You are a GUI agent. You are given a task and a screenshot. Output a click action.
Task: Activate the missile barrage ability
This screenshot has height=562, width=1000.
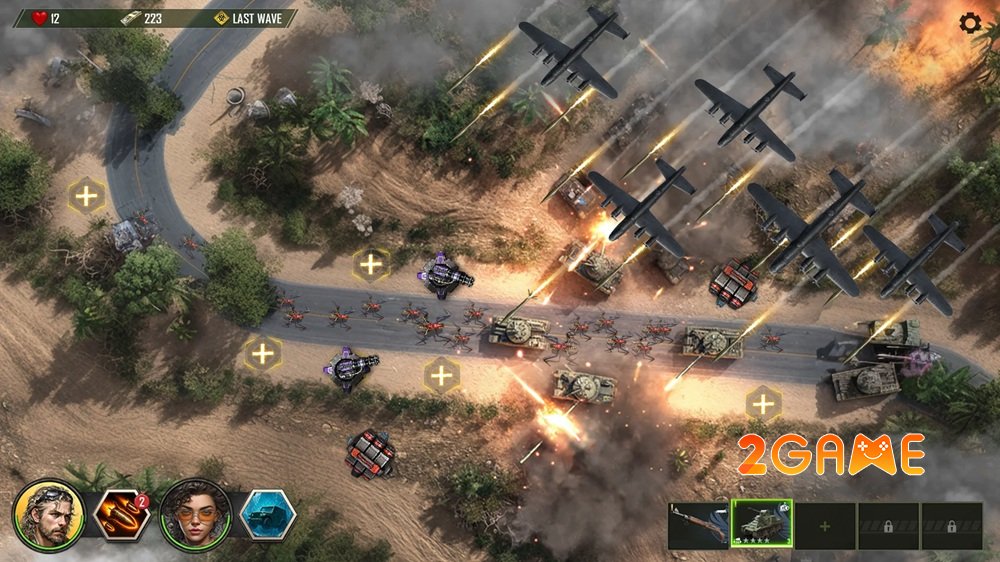pos(119,515)
